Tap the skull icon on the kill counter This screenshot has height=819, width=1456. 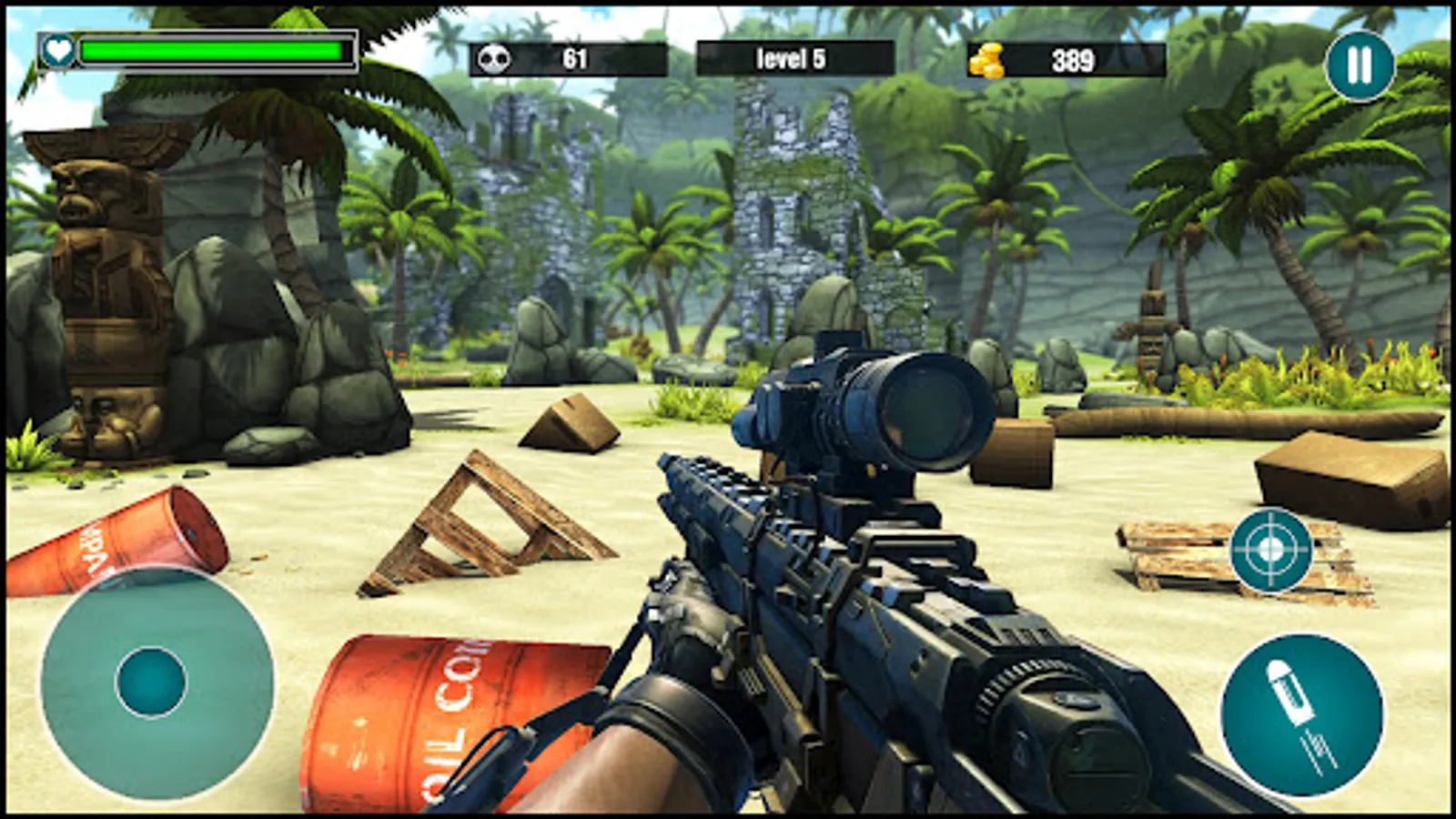point(497,58)
